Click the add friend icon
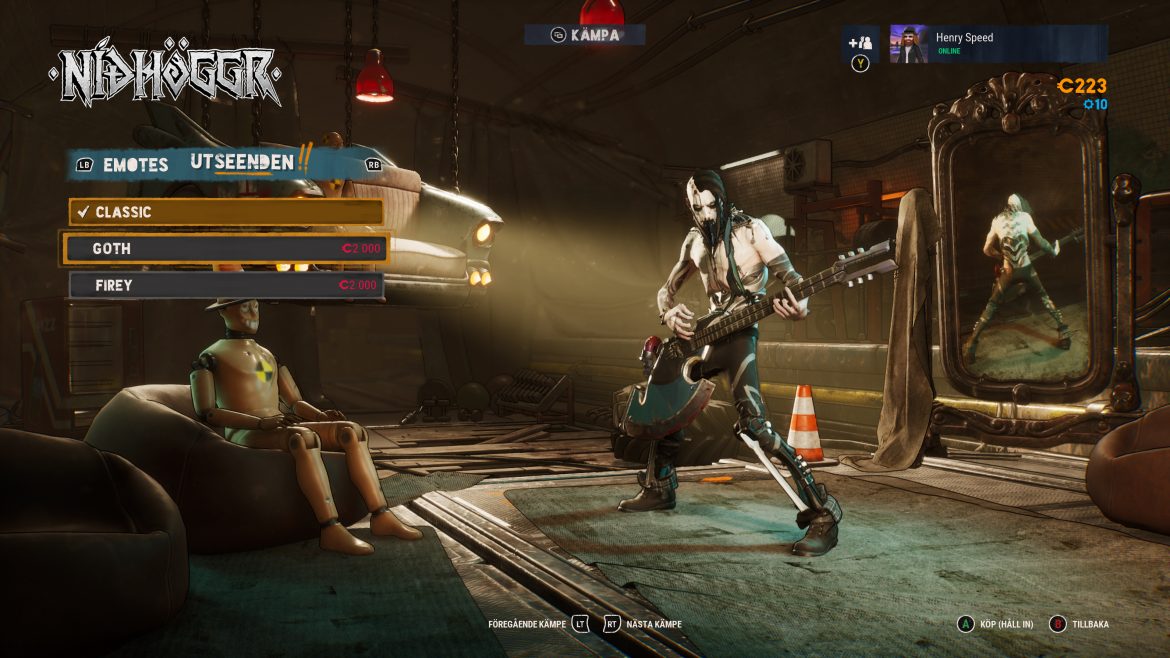 coord(859,43)
